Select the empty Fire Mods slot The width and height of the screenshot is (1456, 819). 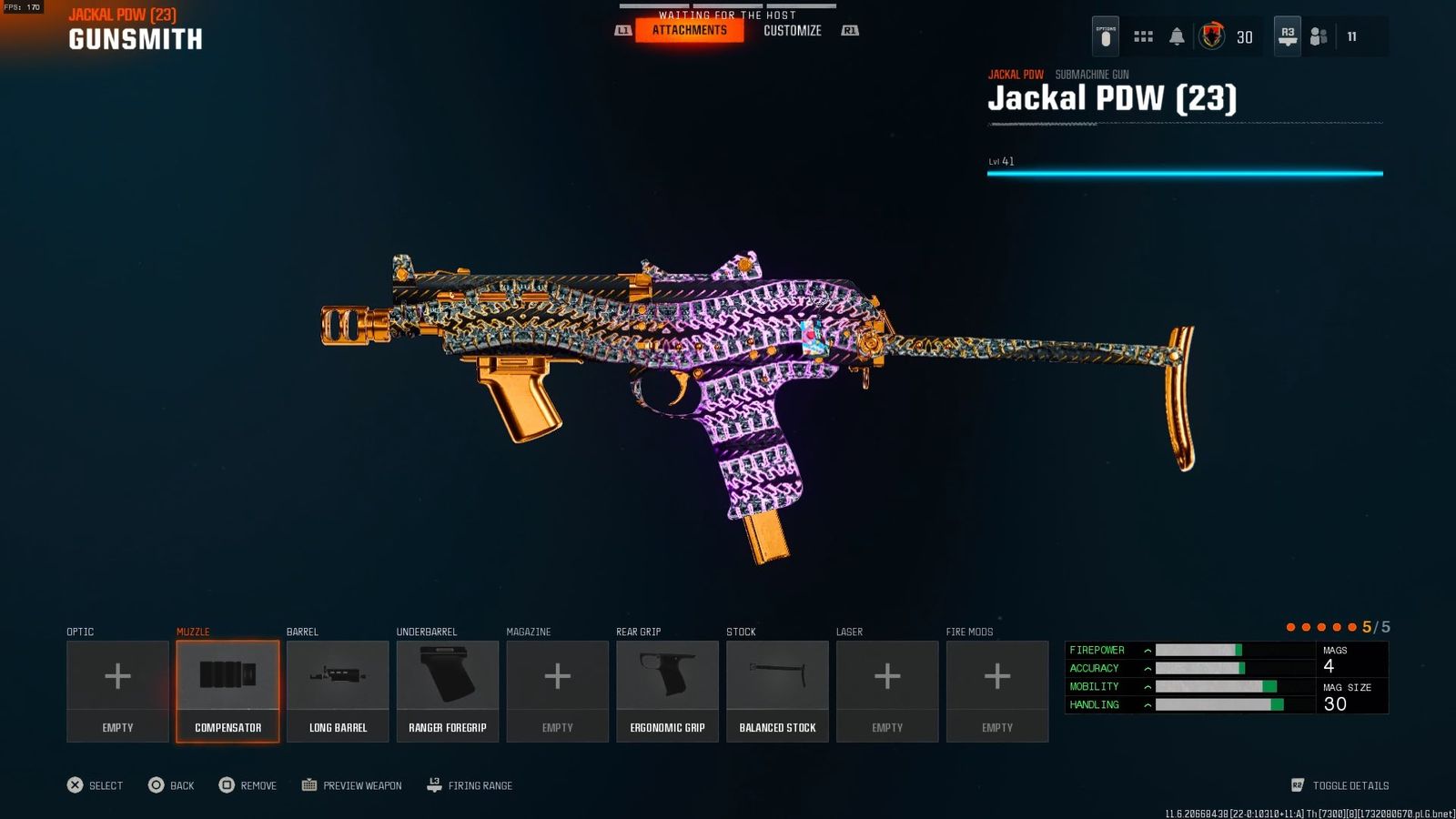click(x=997, y=691)
